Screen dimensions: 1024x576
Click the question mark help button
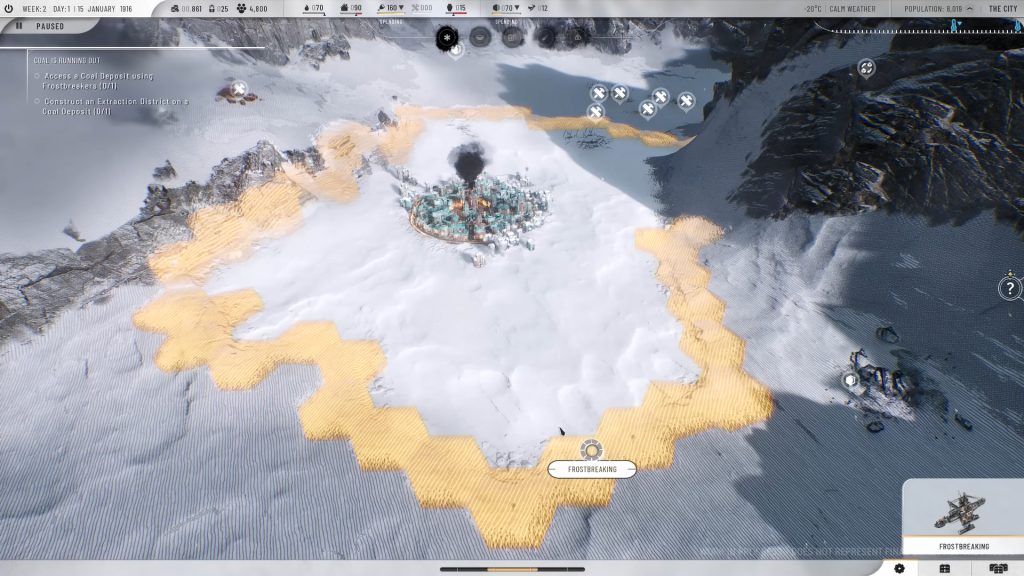click(x=1010, y=289)
